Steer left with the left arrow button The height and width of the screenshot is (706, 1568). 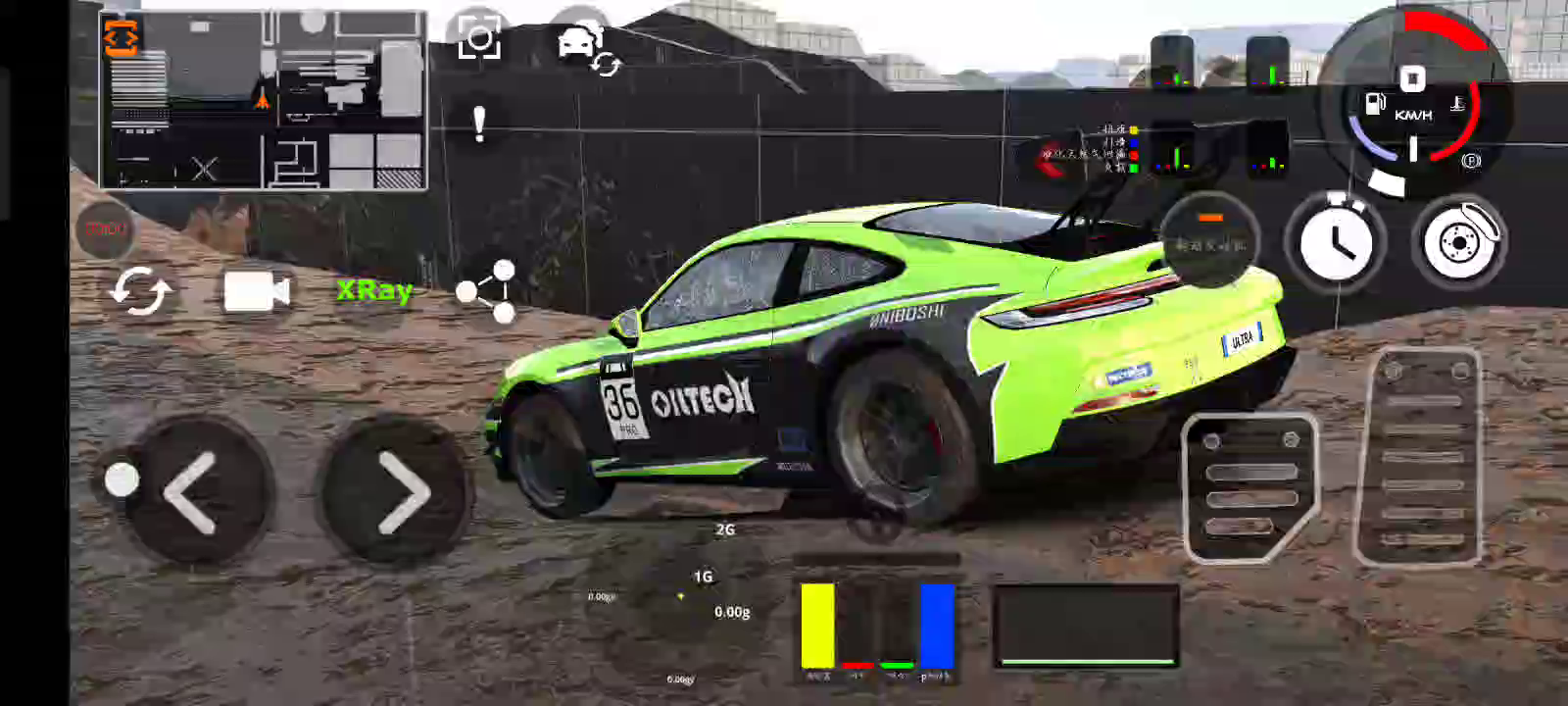(x=197, y=492)
